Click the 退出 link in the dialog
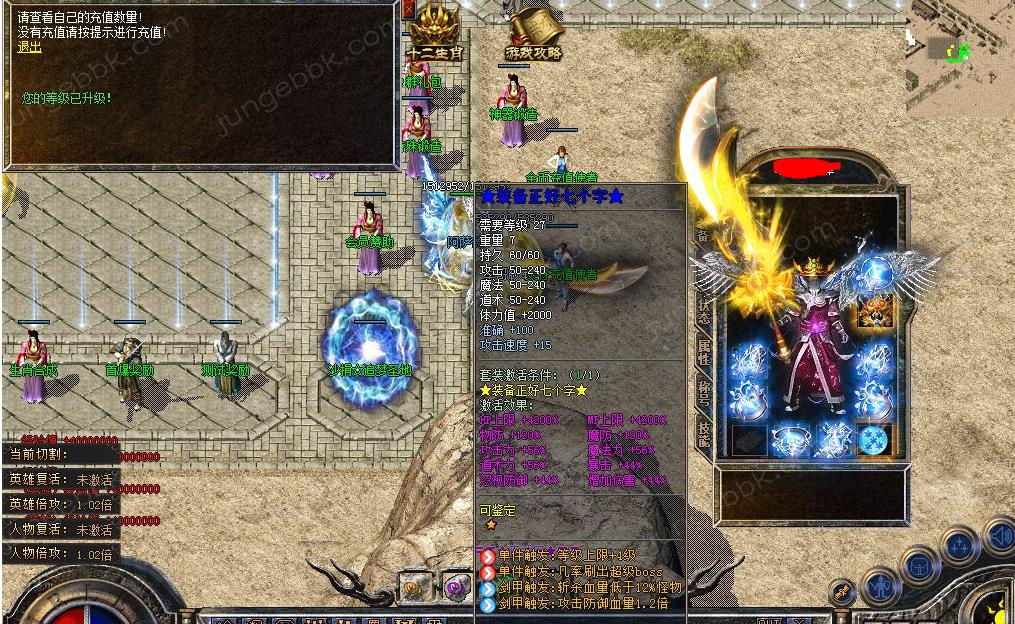 pos(29,47)
